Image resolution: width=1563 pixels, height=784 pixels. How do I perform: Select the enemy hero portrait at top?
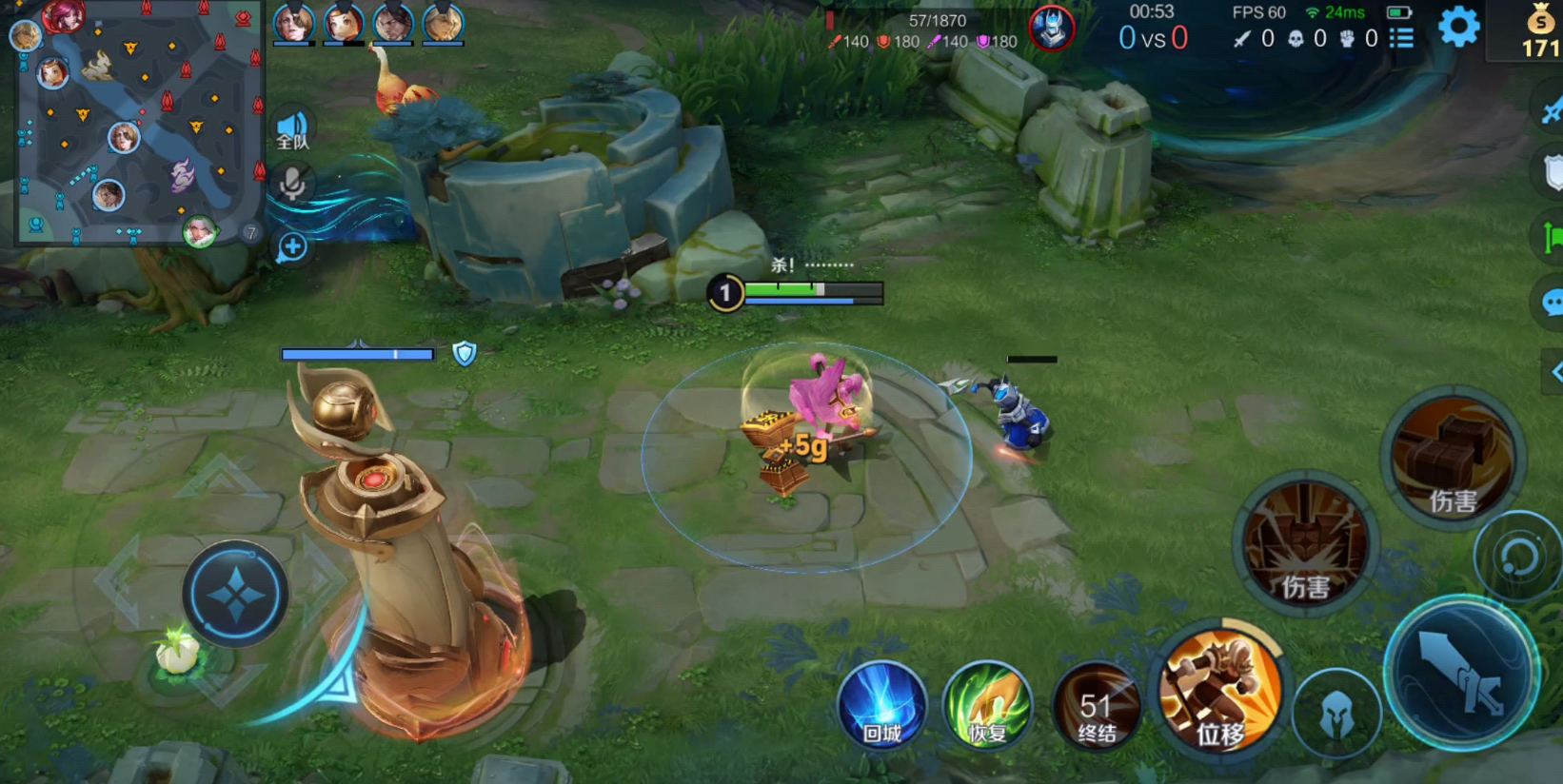(1051, 28)
